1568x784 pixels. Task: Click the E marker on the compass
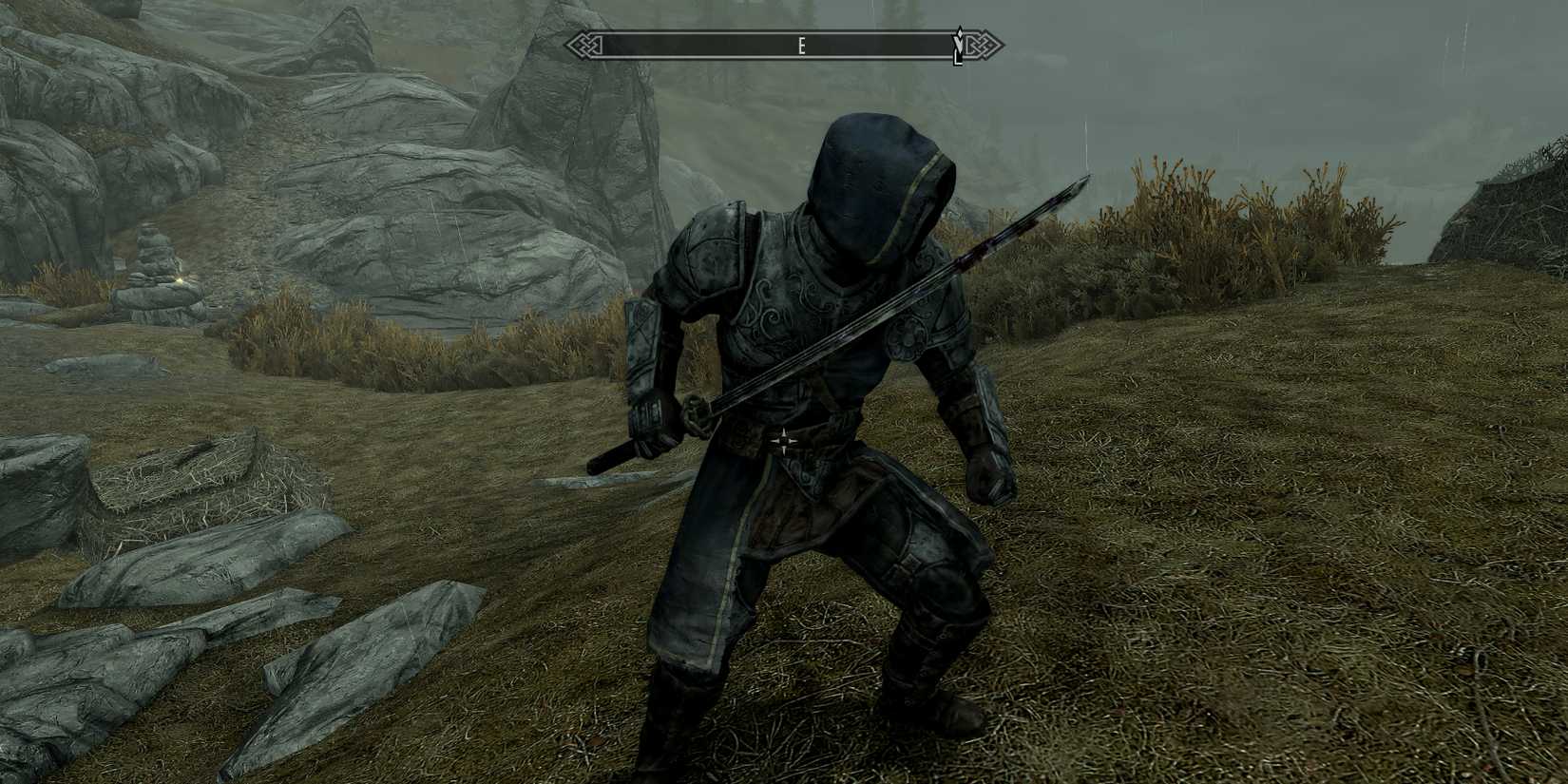[803, 43]
